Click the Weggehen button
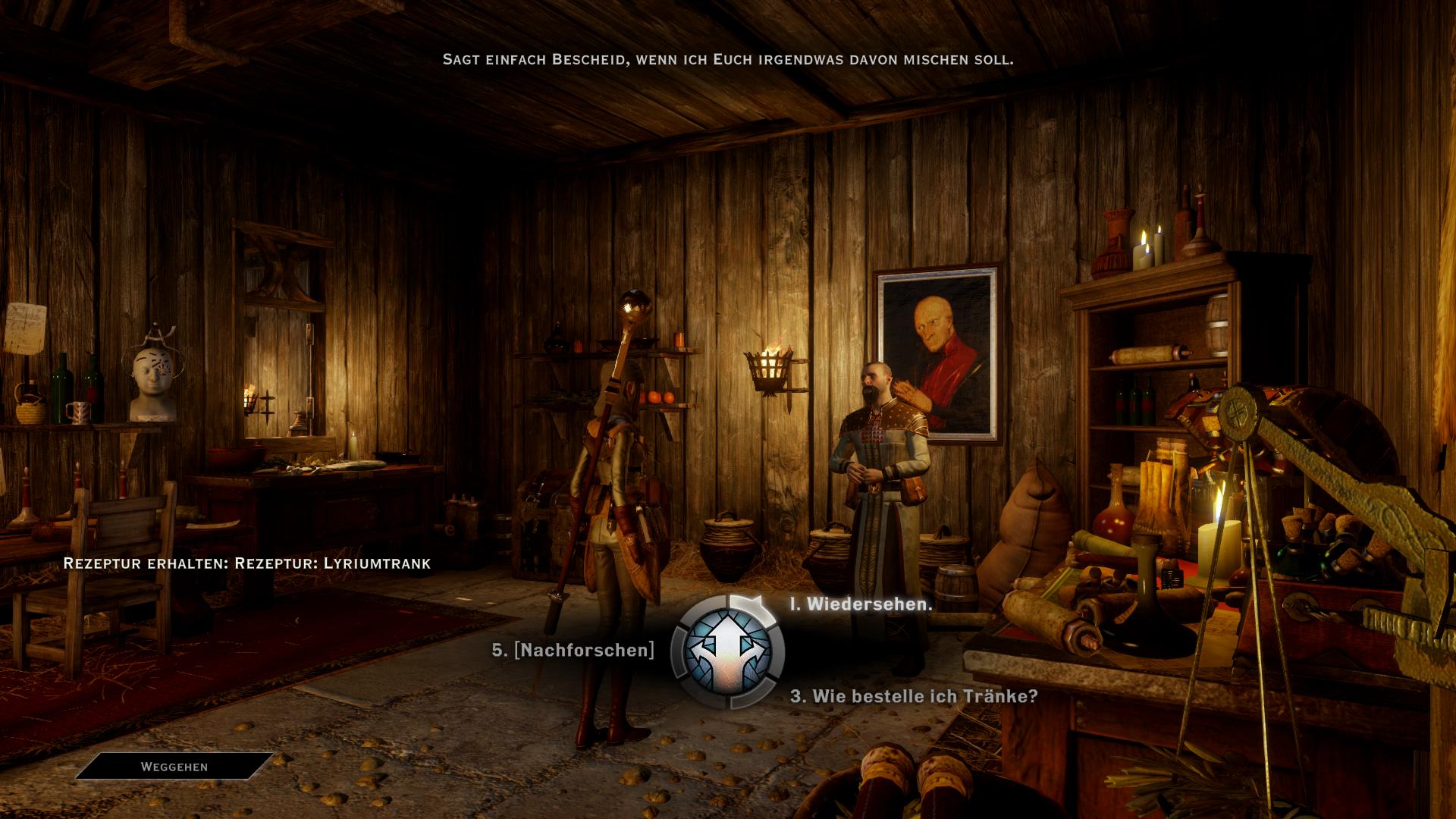 coord(174,767)
